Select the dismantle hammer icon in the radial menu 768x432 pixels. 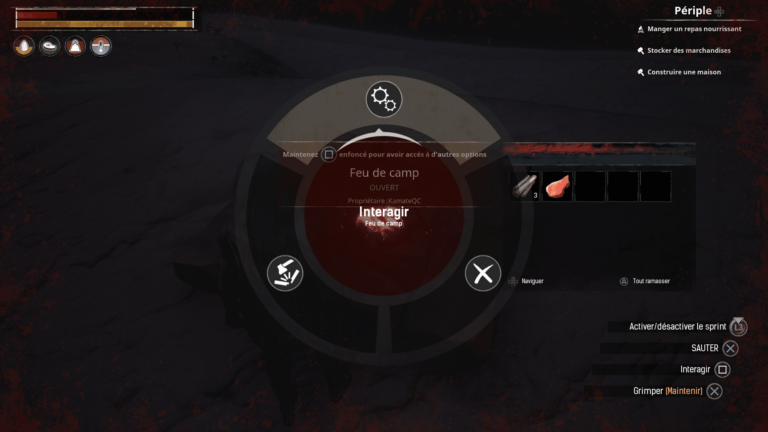click(x=285, y=273)
